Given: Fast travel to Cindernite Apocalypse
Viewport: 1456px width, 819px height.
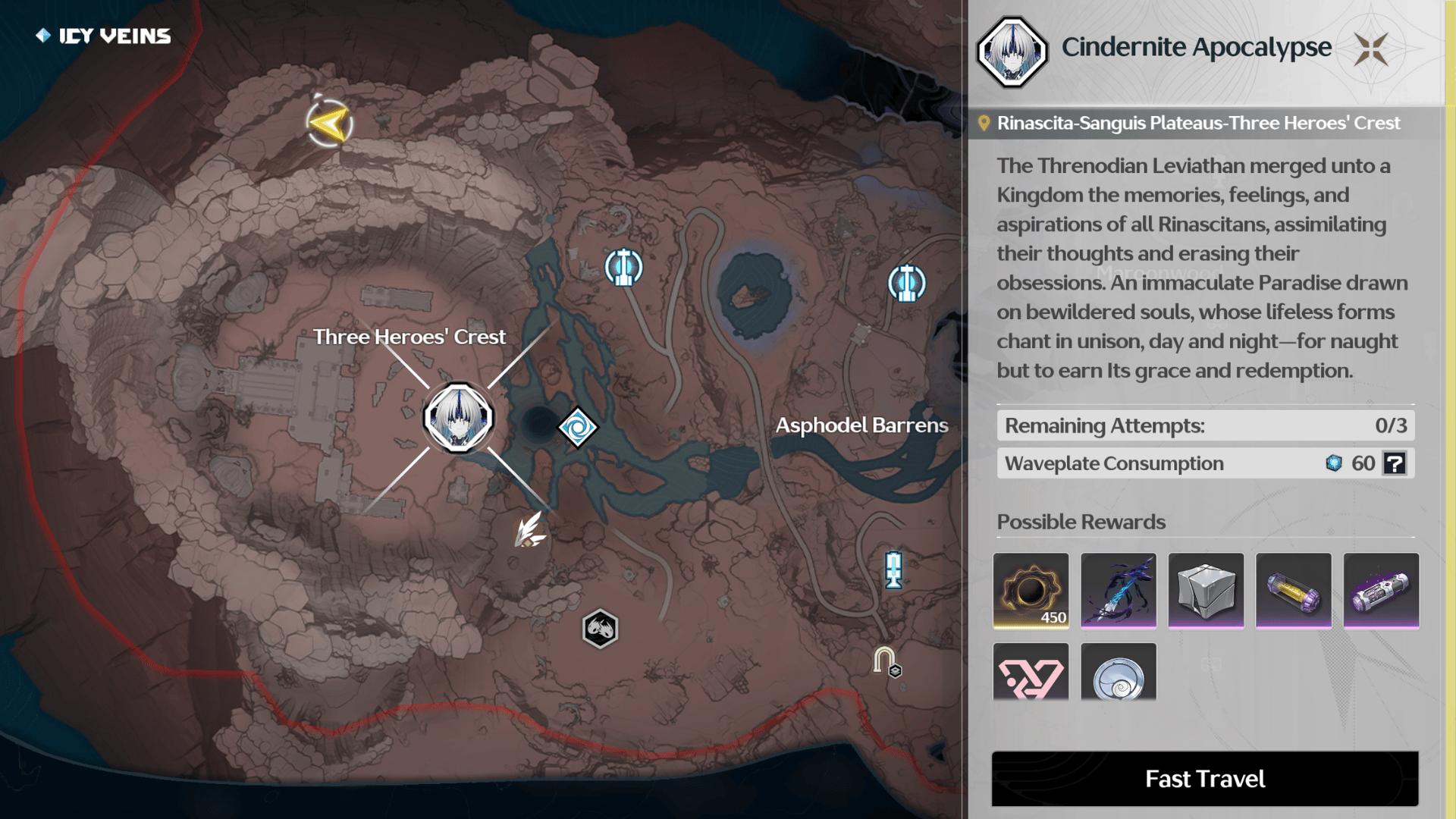Looking at the screenshot, I should [1204, 779].
